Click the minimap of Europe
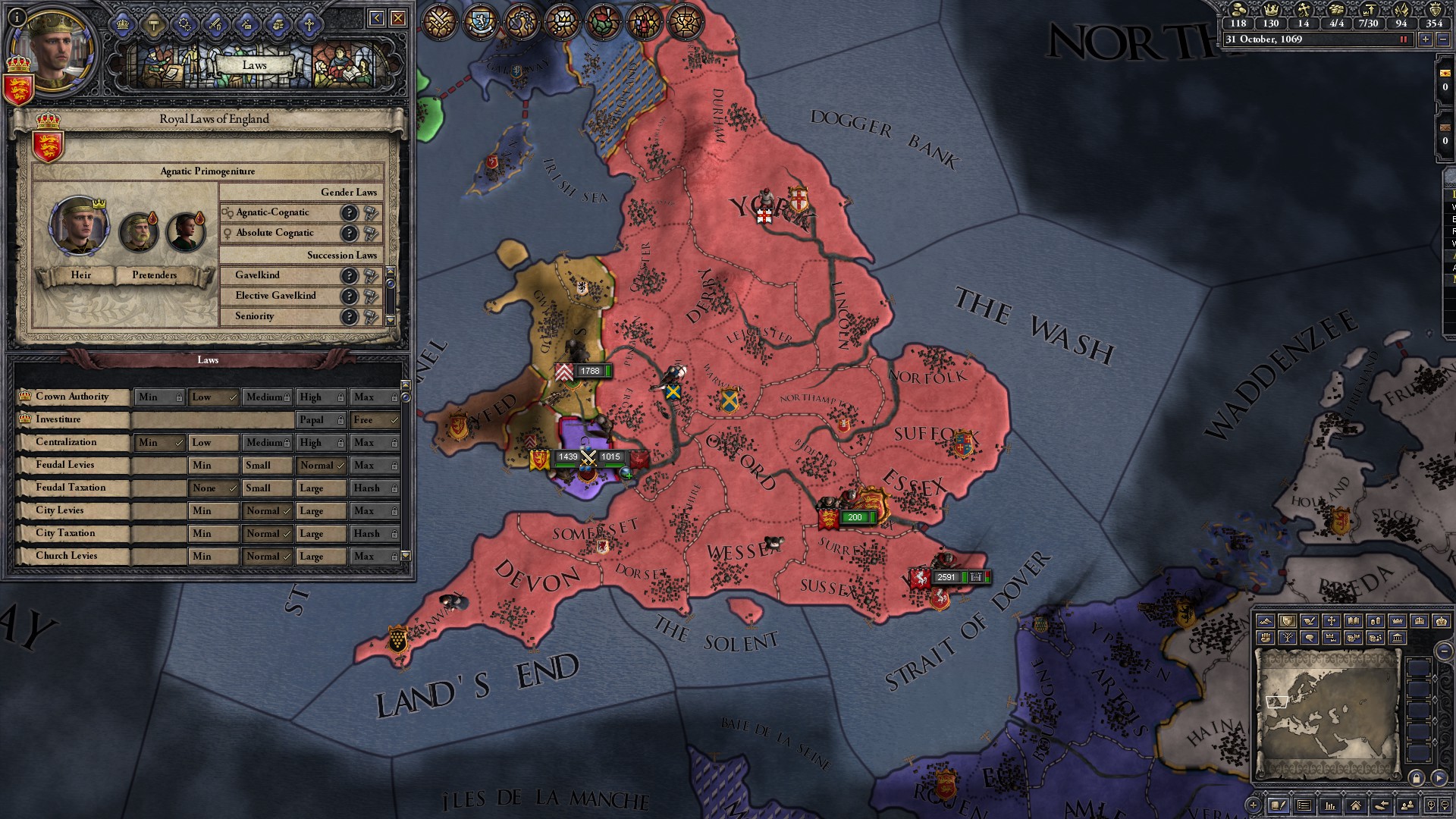The image size is (1456, 819). coord(1327,713)
